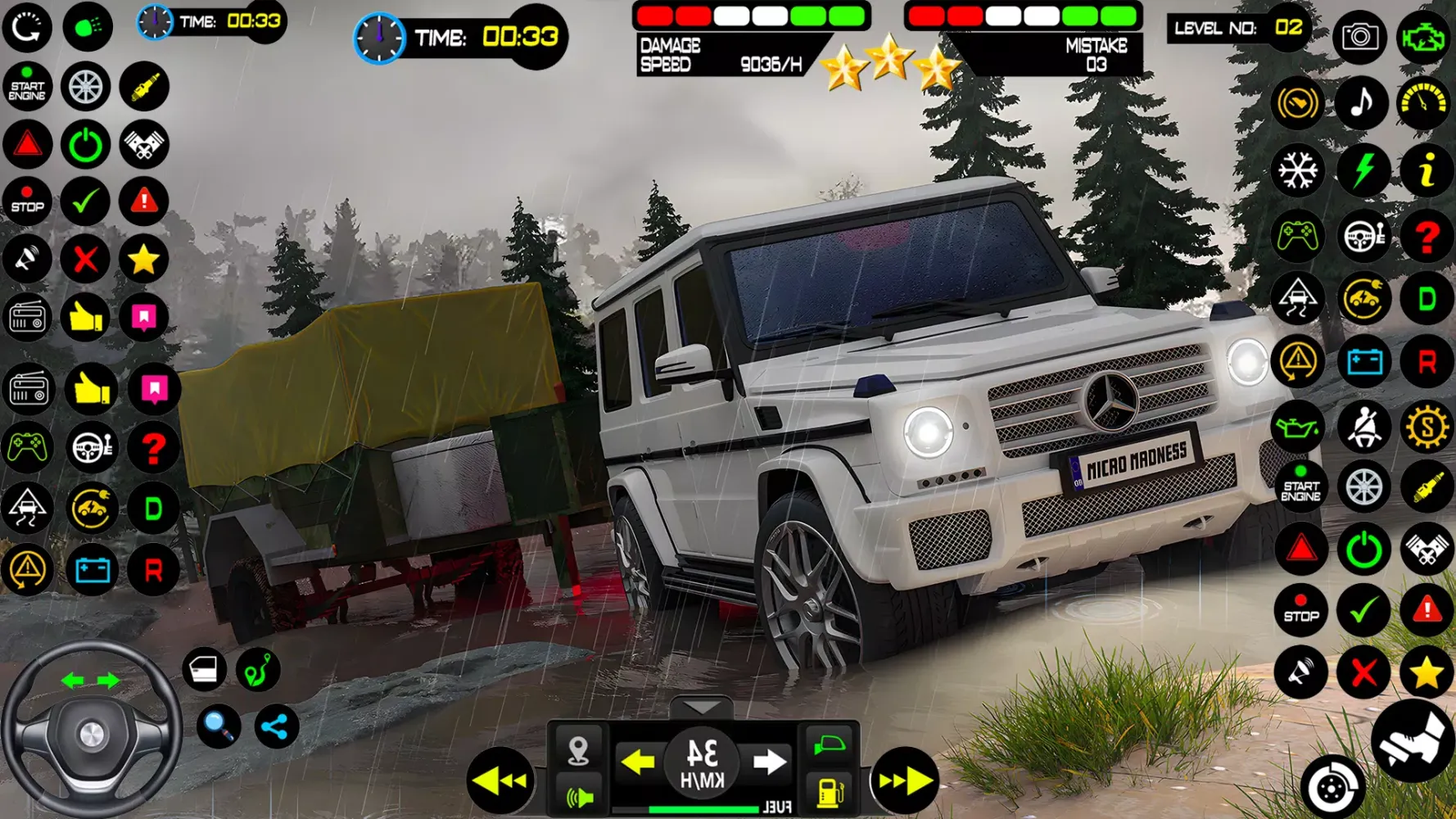
Task: Activate the yellow double-left rewind arrows
Action: pyautogui.click(x=500, y=781)
